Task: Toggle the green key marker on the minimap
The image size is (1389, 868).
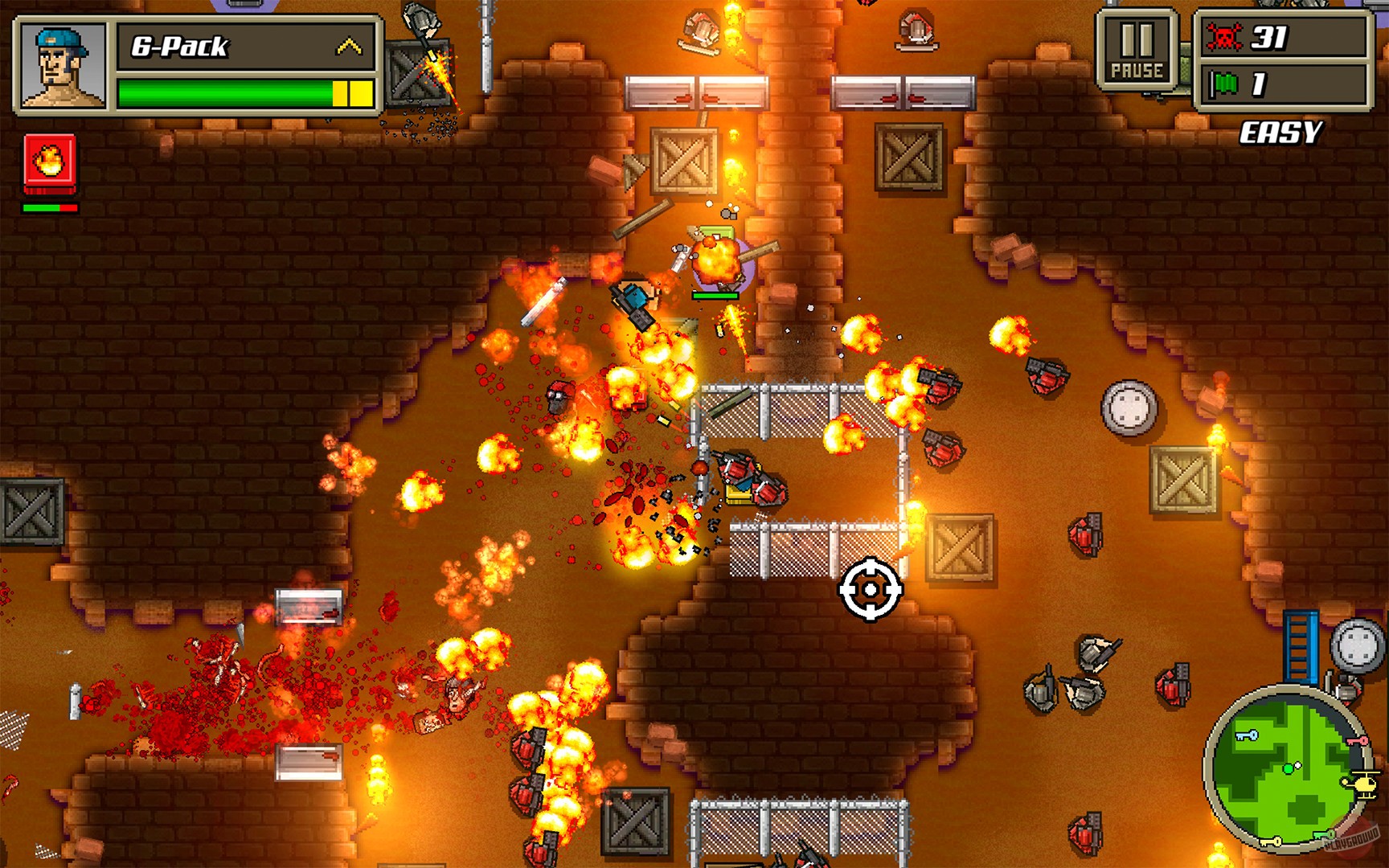Action: pyautogui.click(x=1325, y=833)
